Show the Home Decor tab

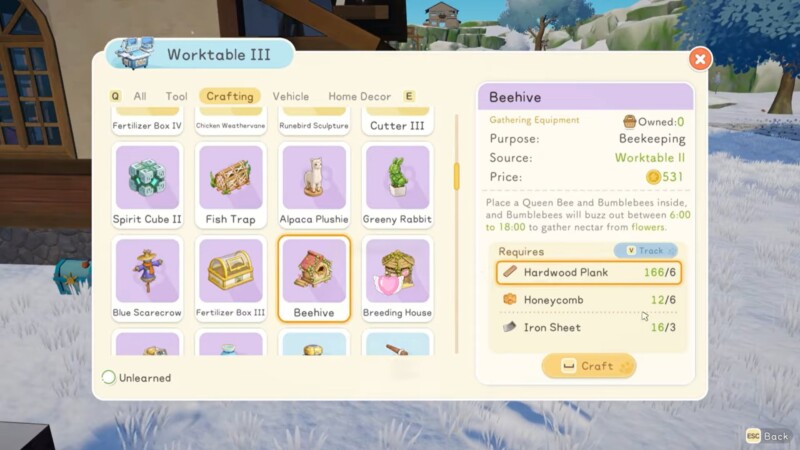[x=359, y=96]
